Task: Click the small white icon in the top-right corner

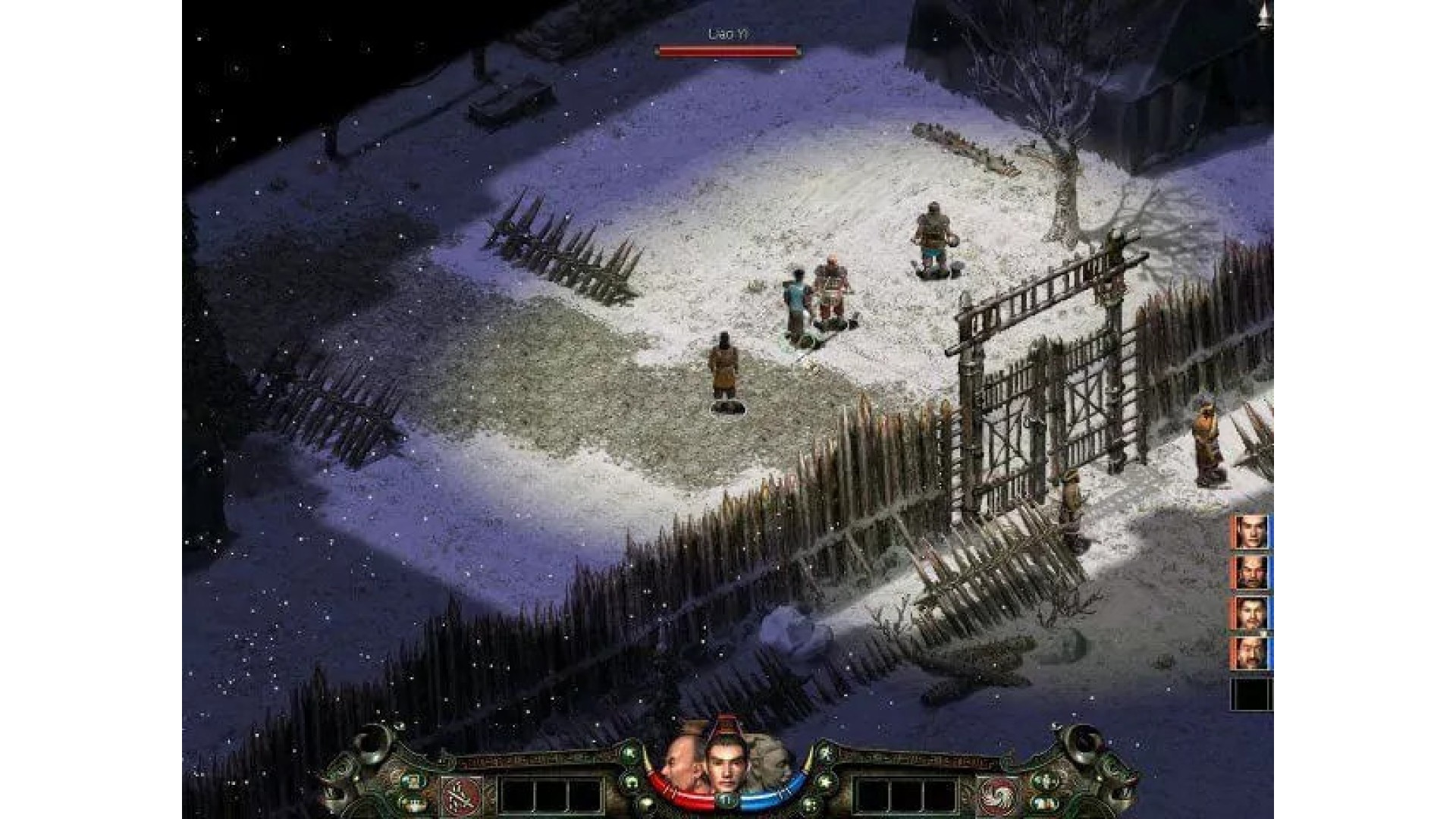Action: pyautogui.click(x=1263, y=15)
